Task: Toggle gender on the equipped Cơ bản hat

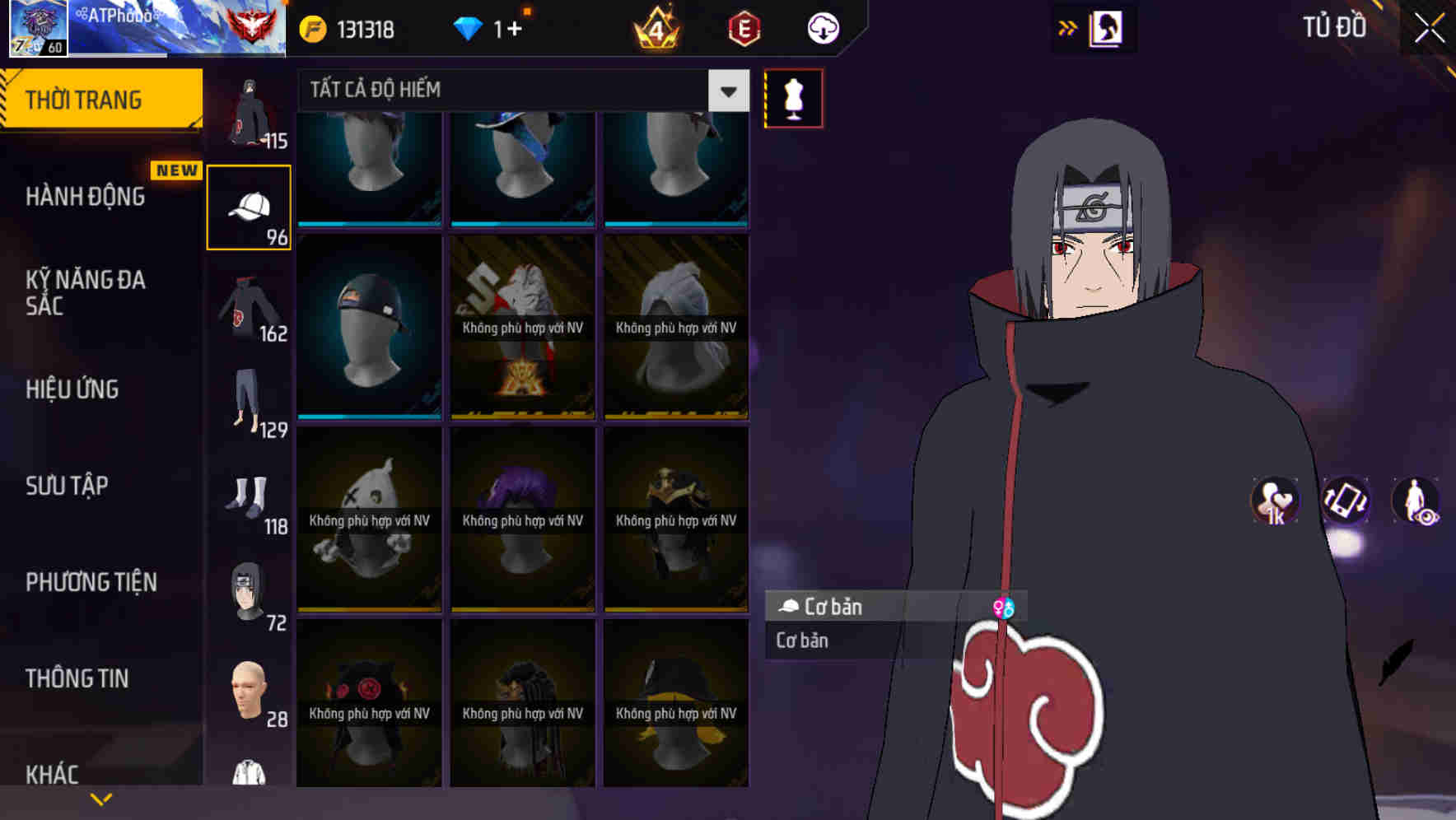Action: coord(1004,607)
